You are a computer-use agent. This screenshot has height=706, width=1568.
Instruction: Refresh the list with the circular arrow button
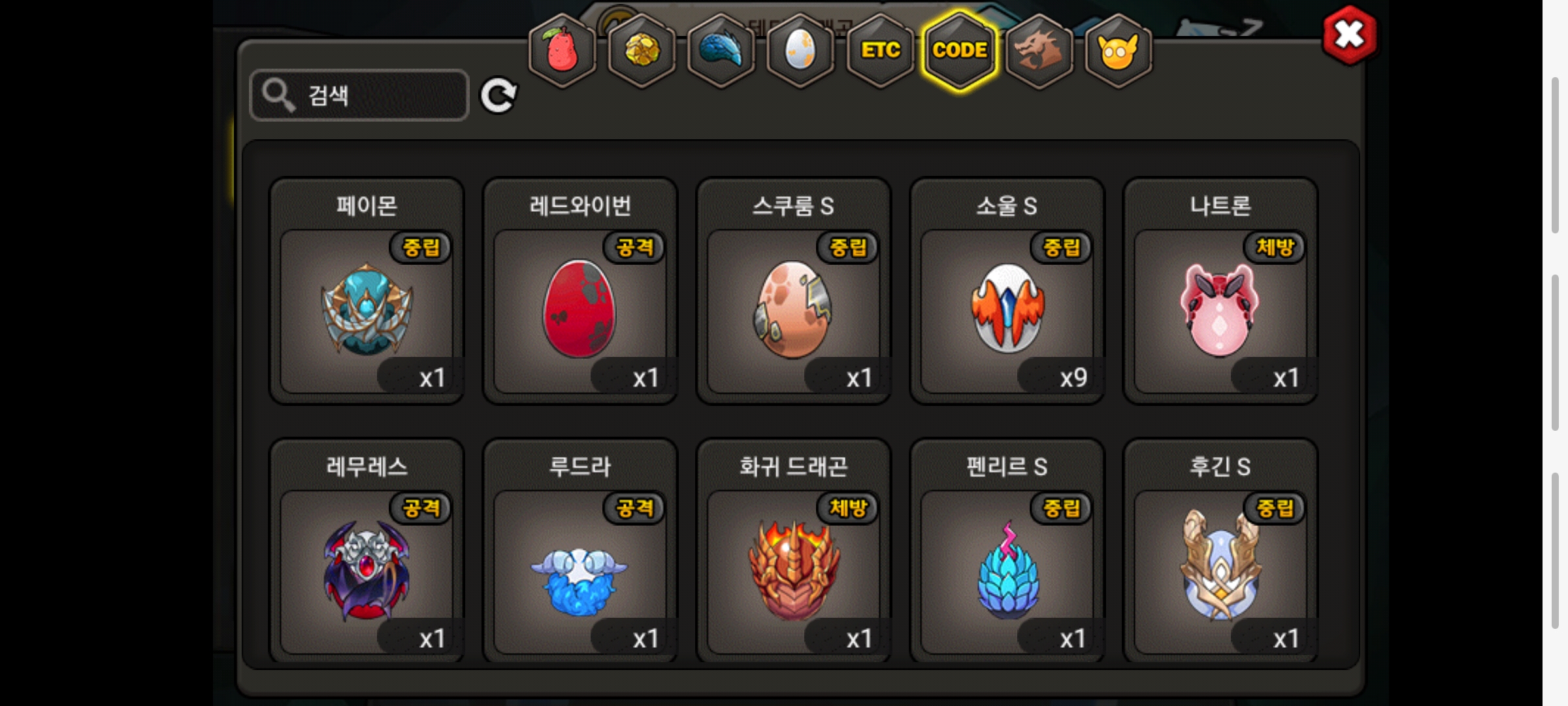coord(498,96)
